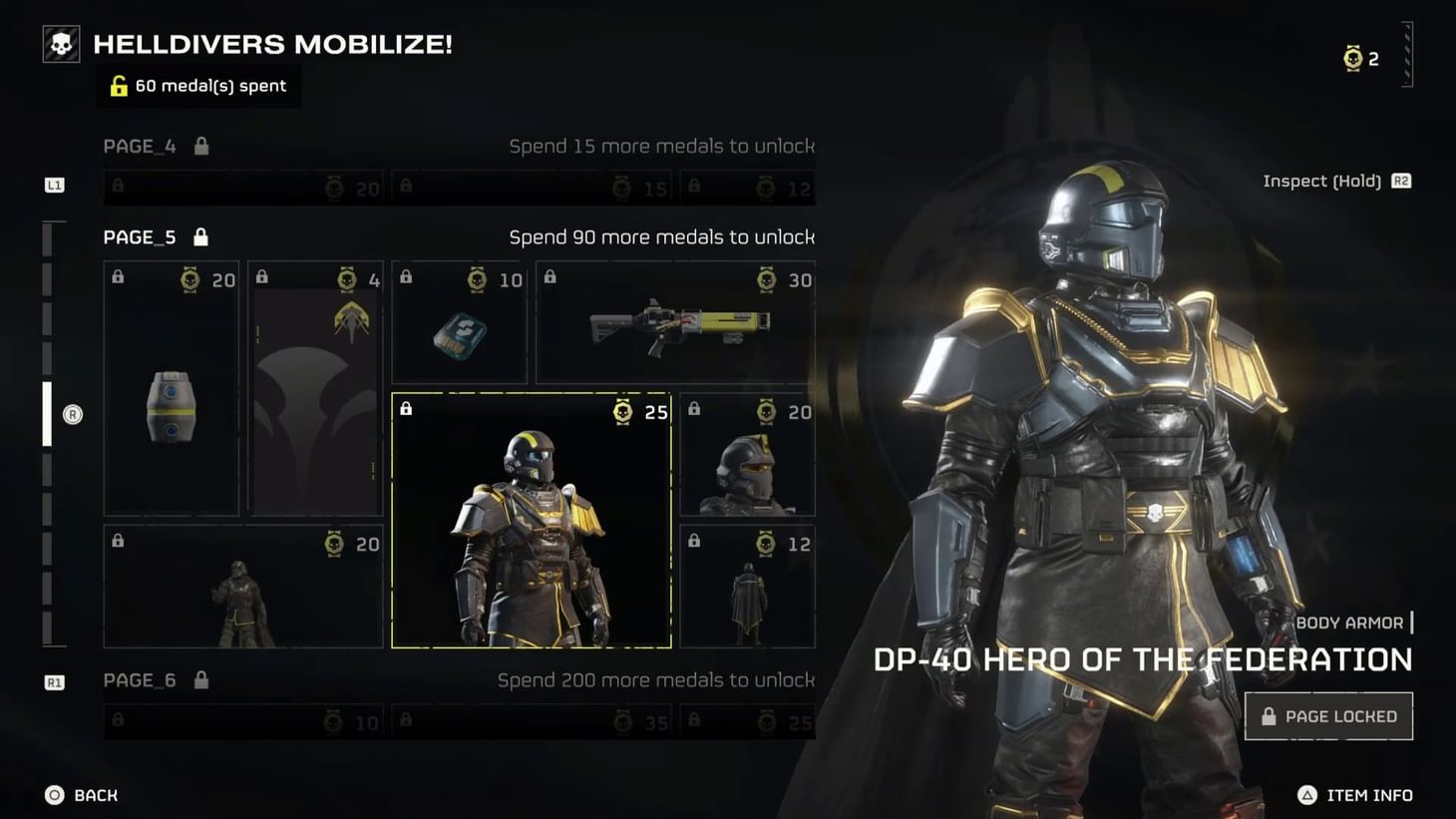
Task: Click the padlock on the 60 medals spent badge
Action: tap(120, 86)
